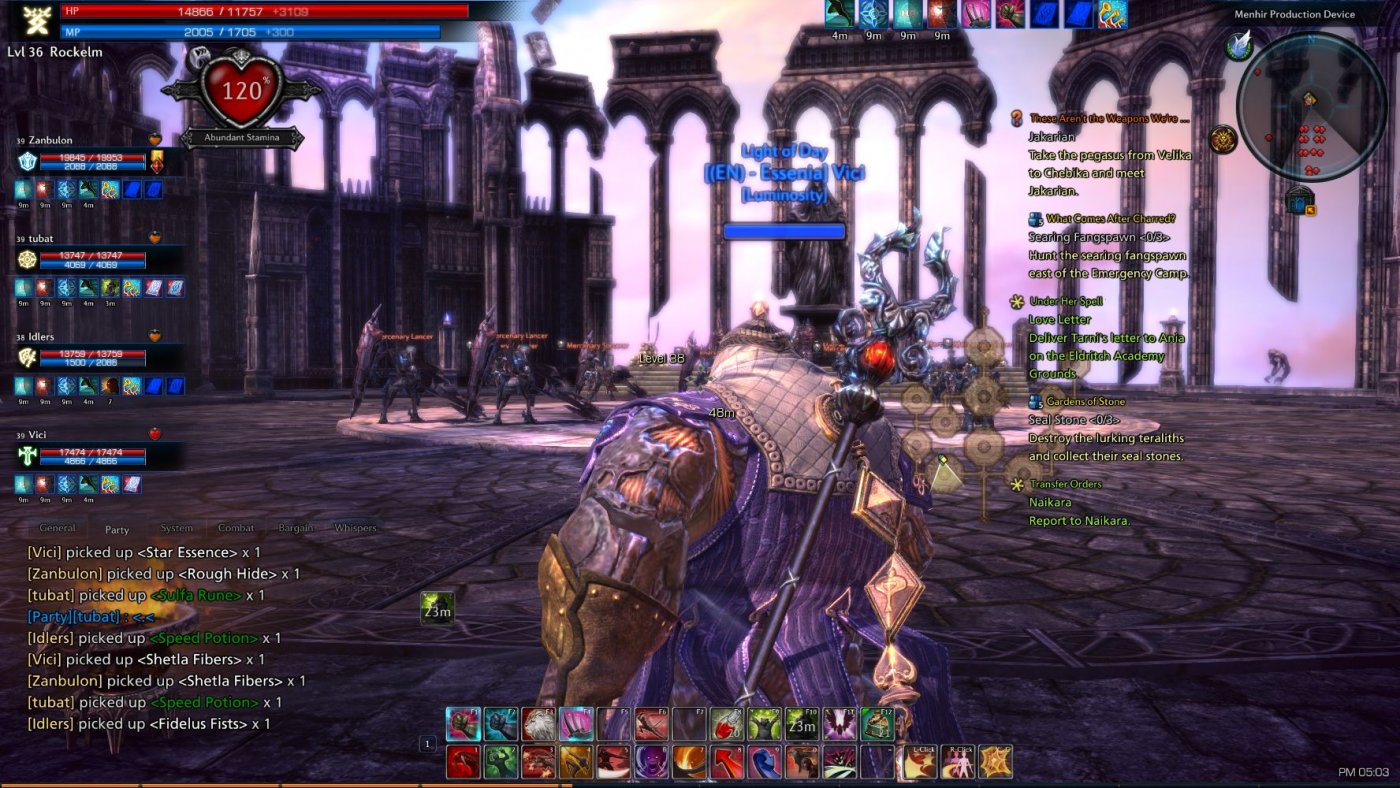Click the faction emblem left of minimap

coord(1222,137)
